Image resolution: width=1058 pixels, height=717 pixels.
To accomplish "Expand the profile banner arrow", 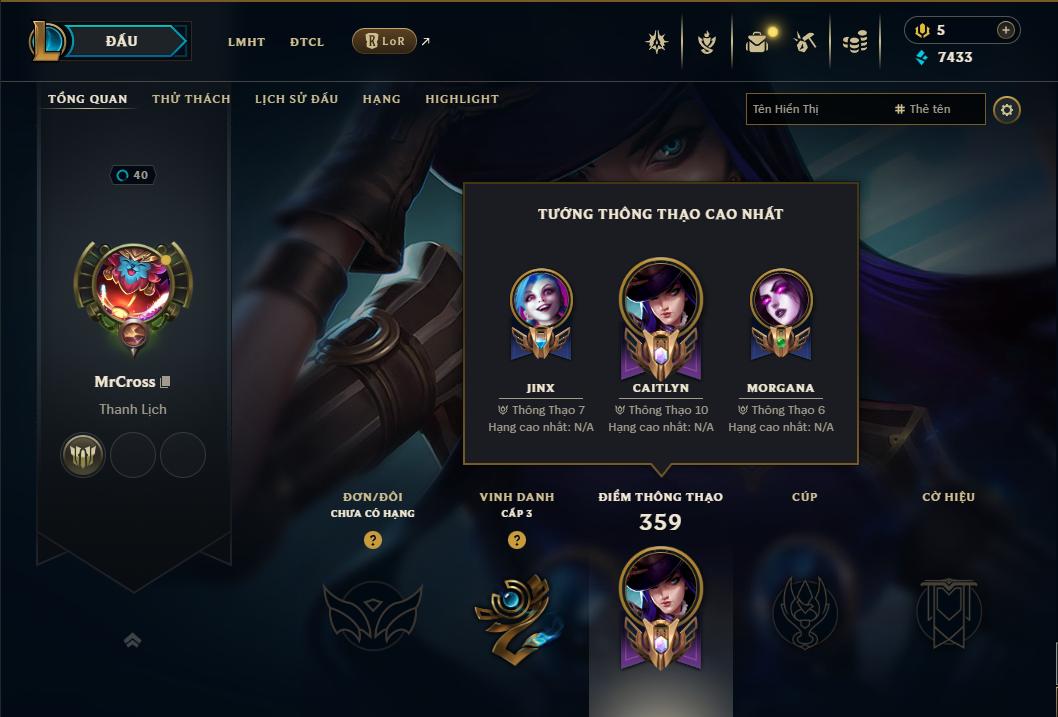I will [132, 640].
